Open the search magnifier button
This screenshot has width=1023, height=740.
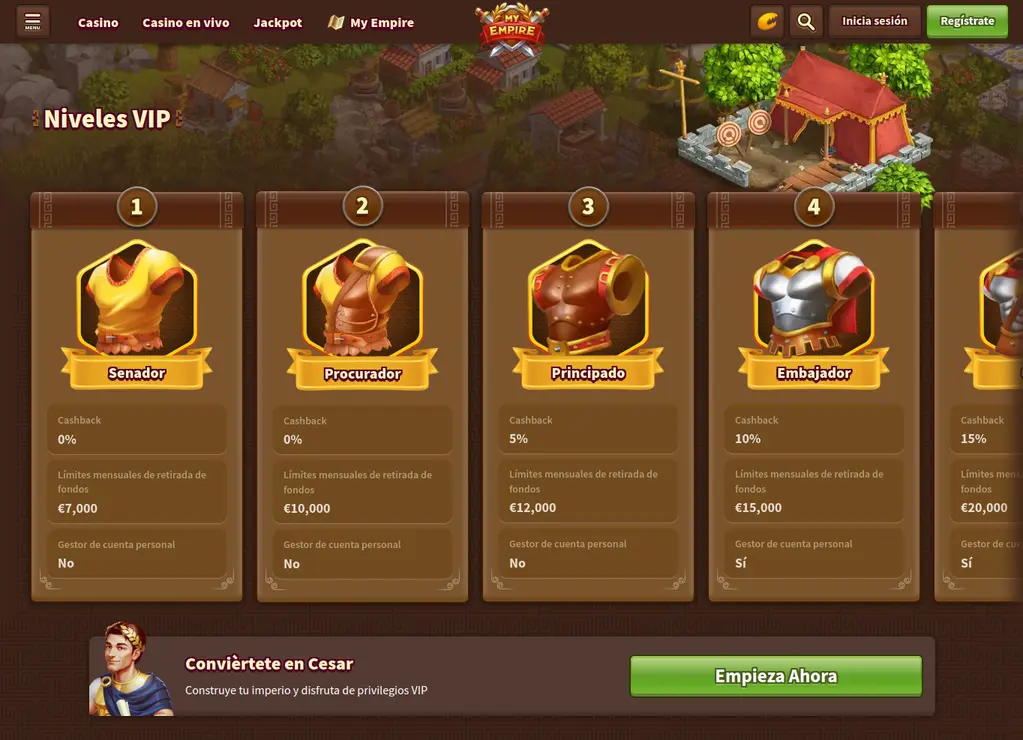click(x=804, y=21)
